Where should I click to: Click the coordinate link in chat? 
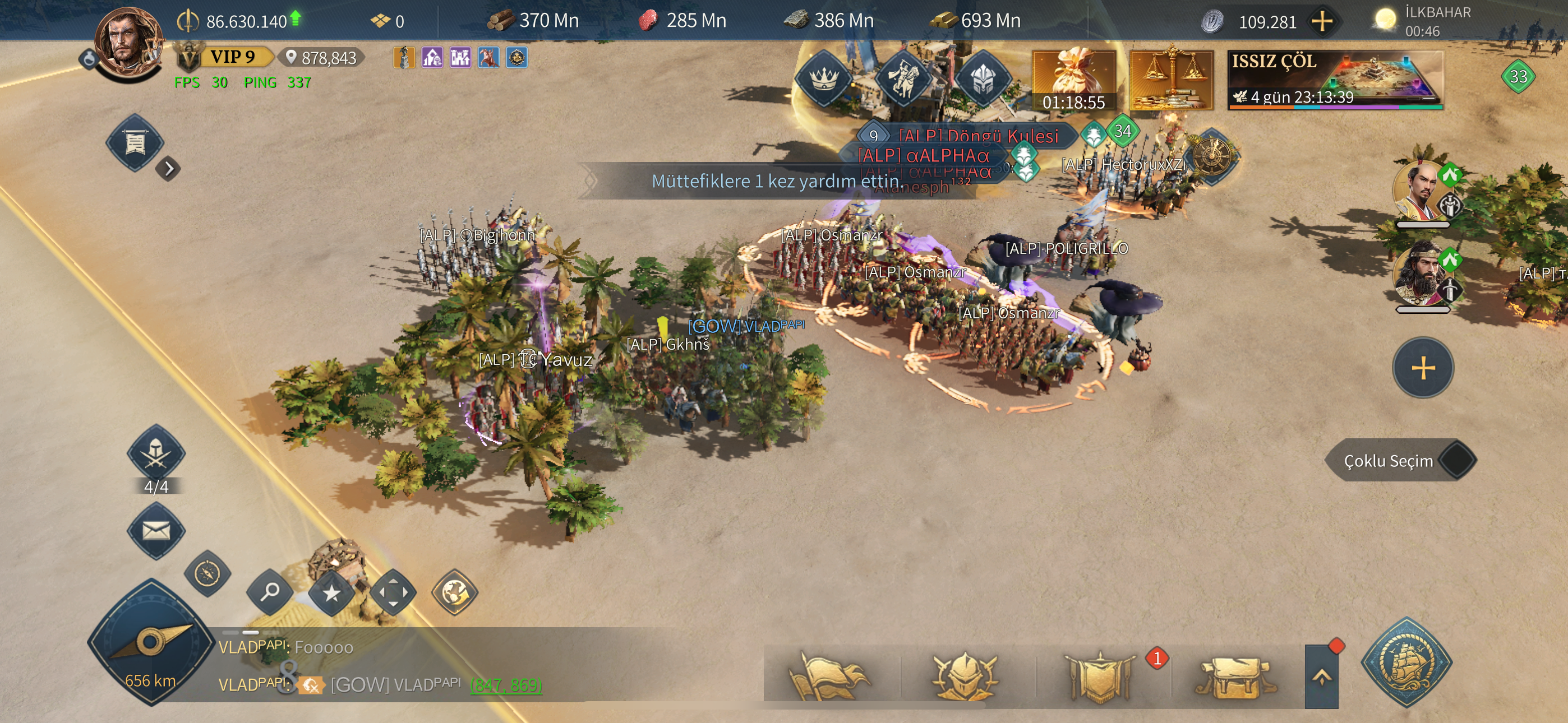pos(505,685)
